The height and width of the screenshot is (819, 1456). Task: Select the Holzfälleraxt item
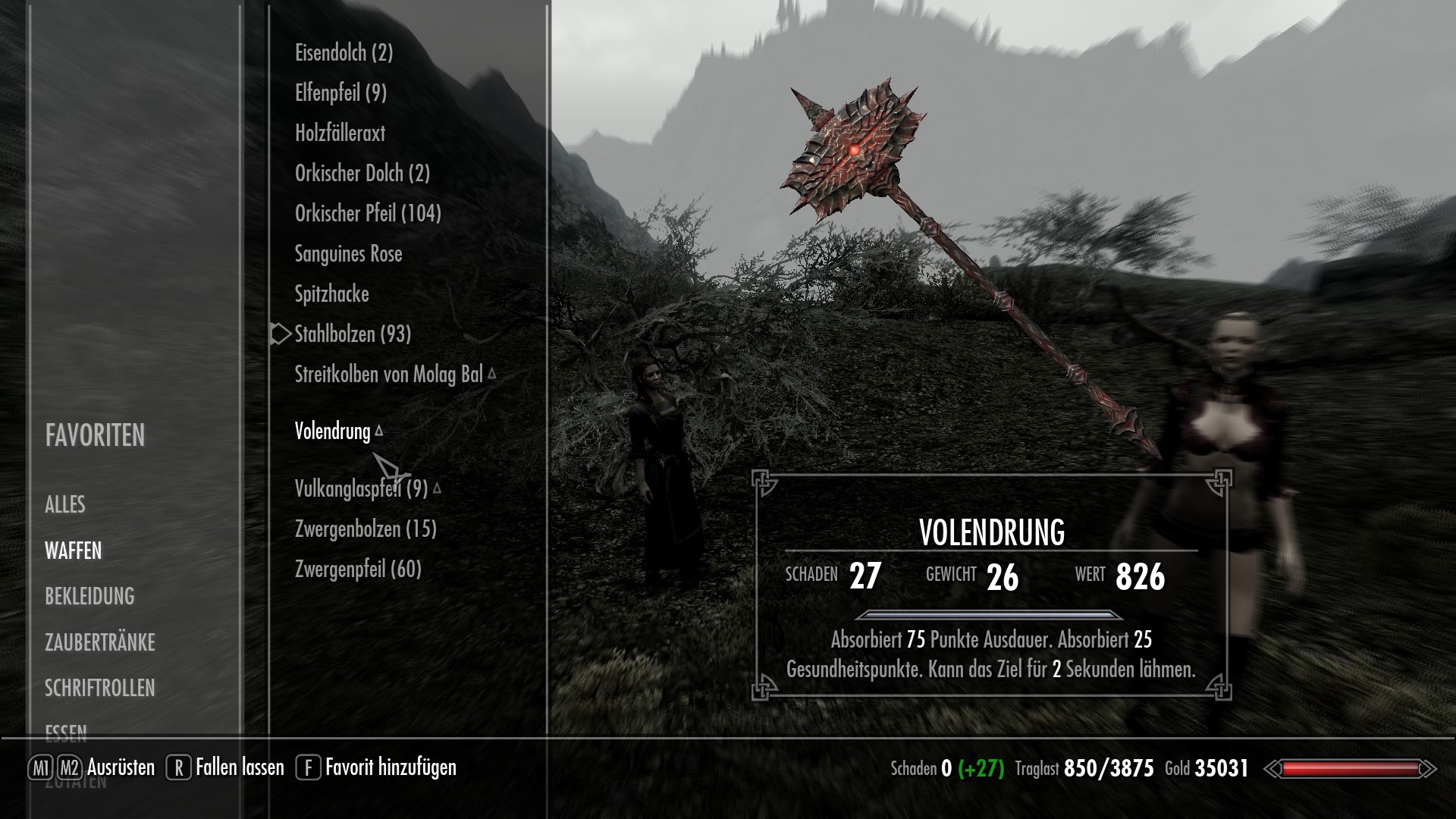click(340, 133)
